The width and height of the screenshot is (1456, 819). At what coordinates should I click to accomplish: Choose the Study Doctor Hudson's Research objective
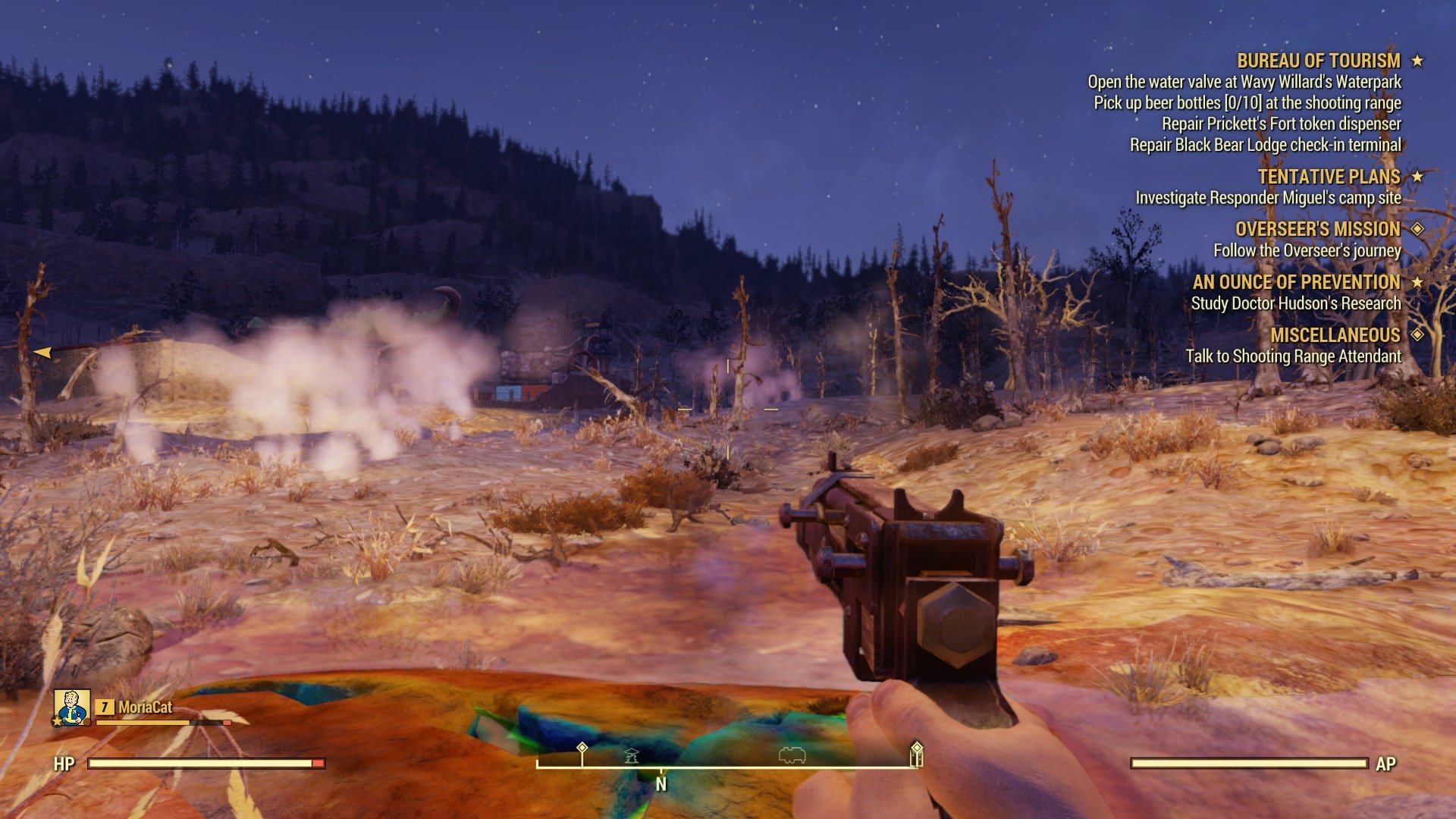coord(1295,303)
